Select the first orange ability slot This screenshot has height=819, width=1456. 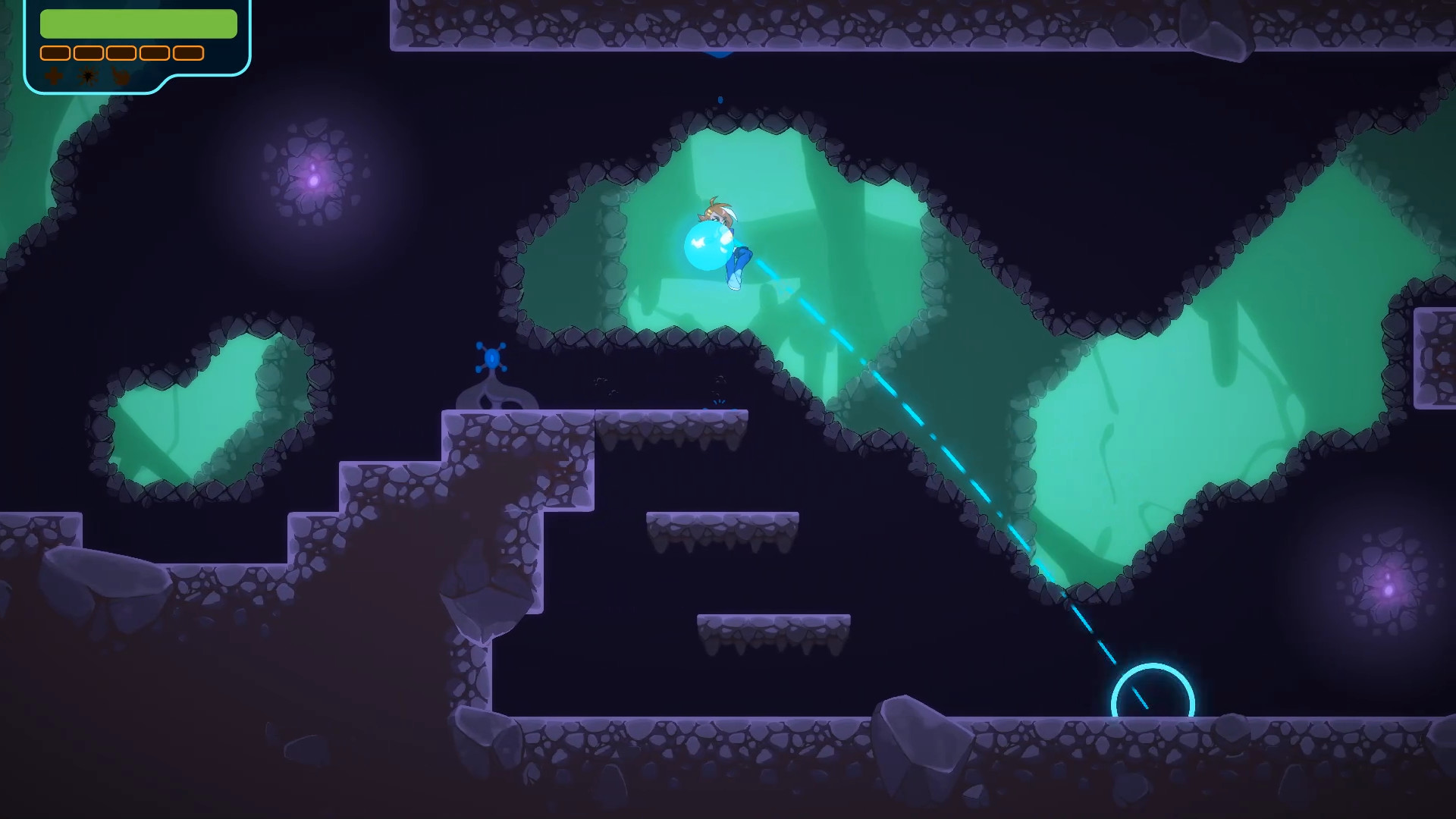point(55,53)
